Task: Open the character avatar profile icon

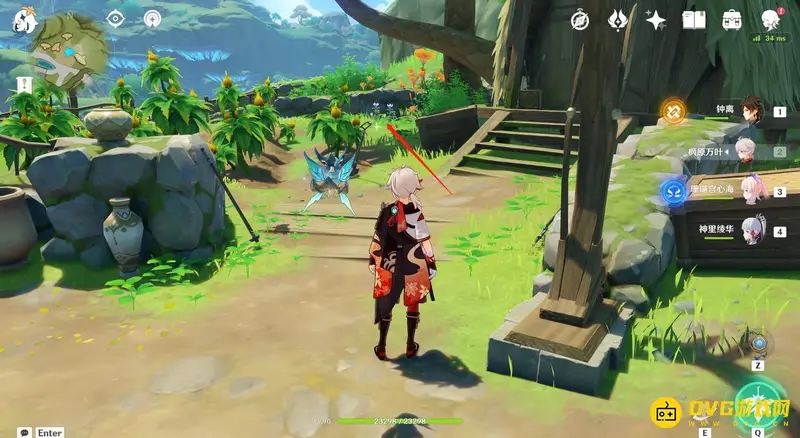Action: [x=771, y=19]
